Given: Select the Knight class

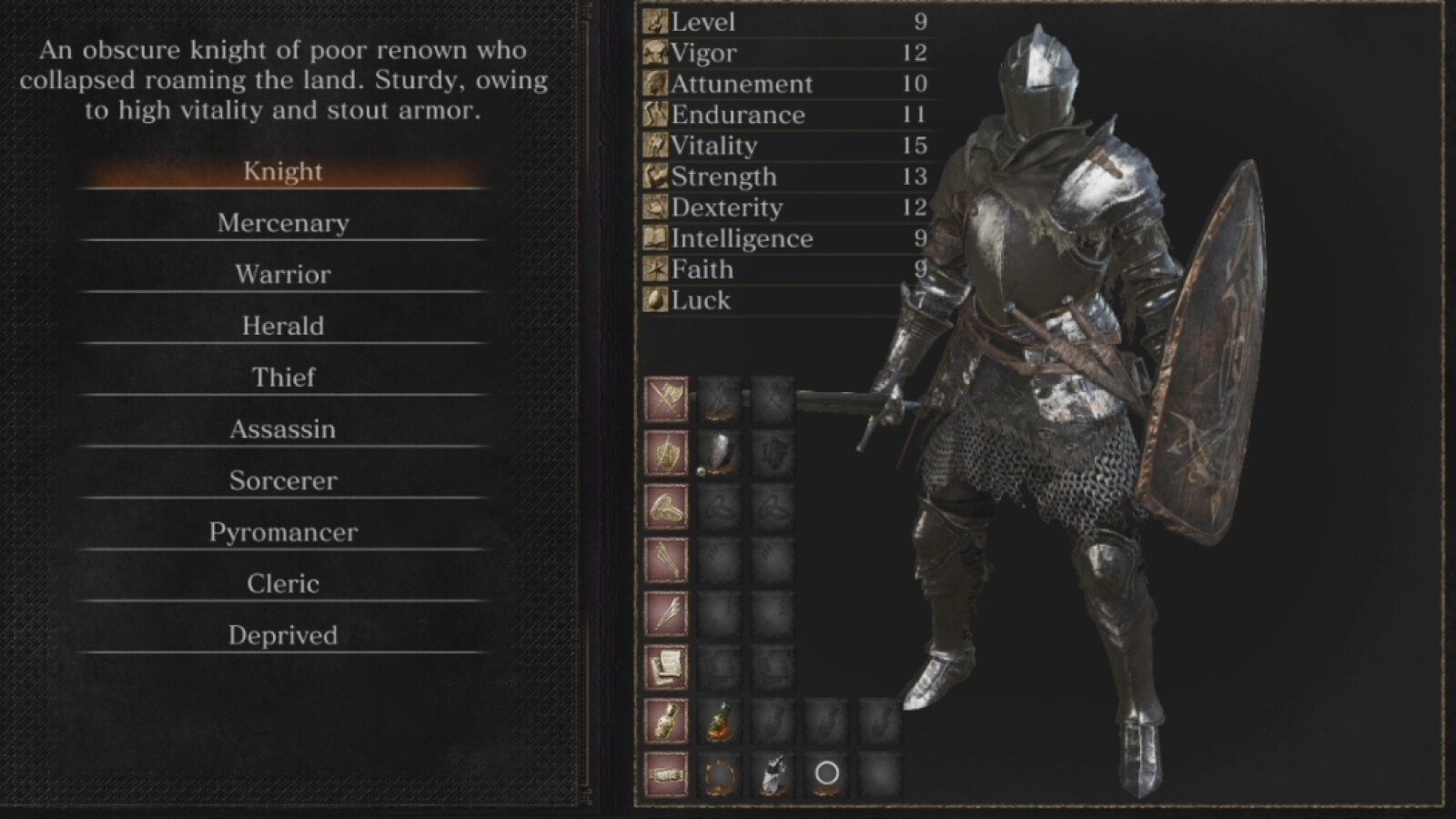Looking at the screenshot, I should pos(283,171).
